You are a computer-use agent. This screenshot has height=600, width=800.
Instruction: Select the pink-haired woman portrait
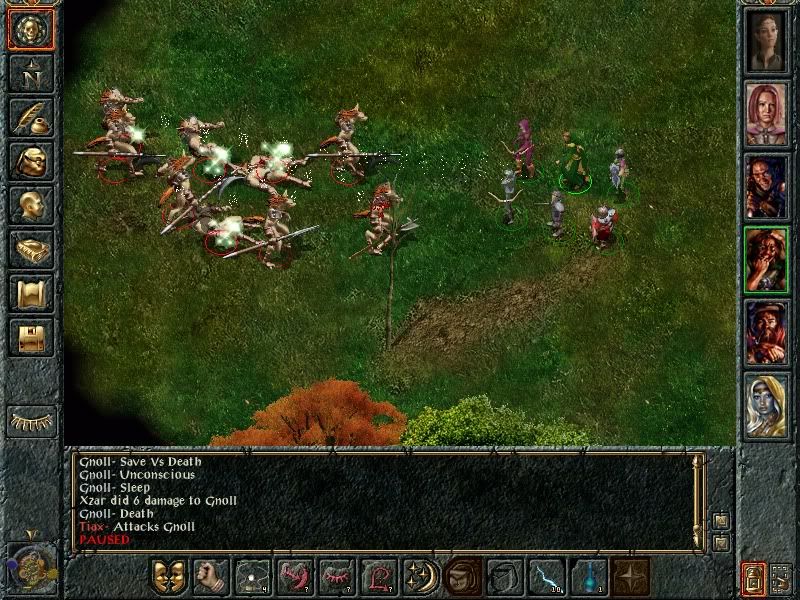tap(765, 112)
